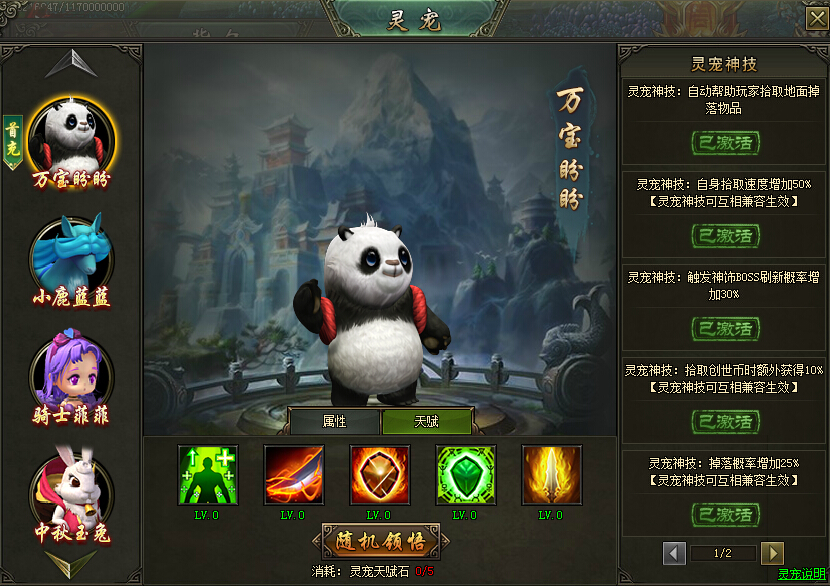Select the 万宝盼盼 panda pet
The width and height of the screenshot is (830, 586).
tap(71, 135)
